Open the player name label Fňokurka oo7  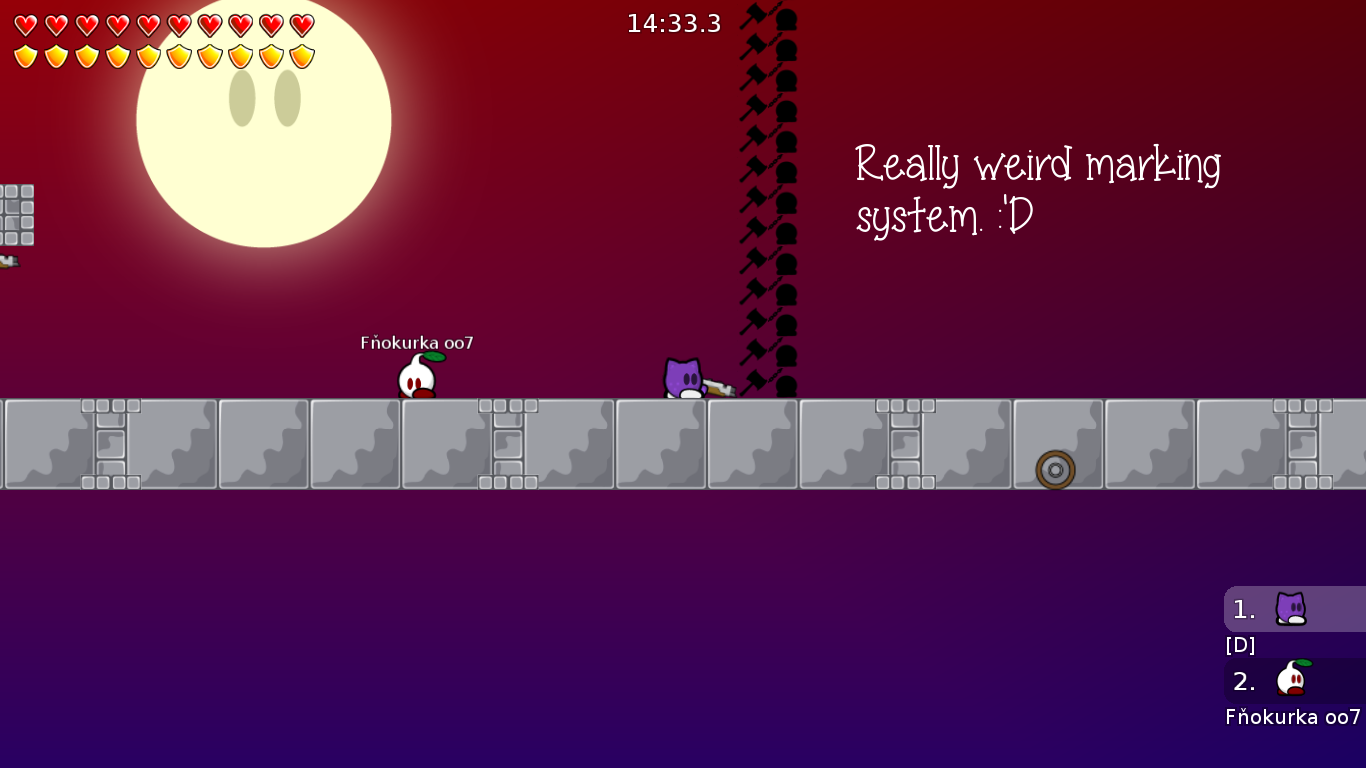pos(416,342)
